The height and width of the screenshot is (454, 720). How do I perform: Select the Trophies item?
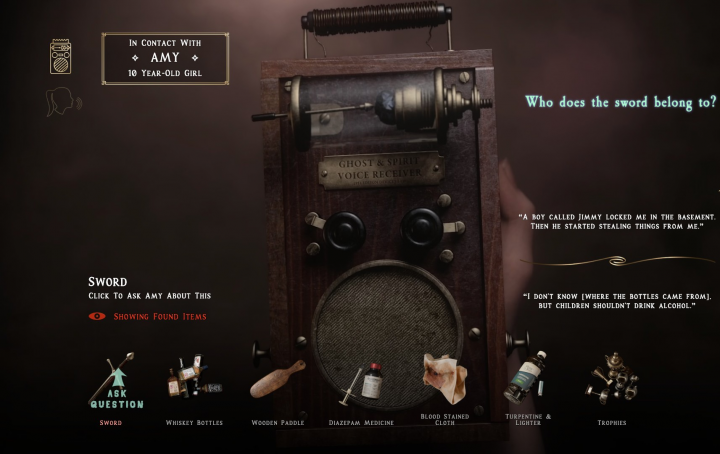[x=611, y=377]
